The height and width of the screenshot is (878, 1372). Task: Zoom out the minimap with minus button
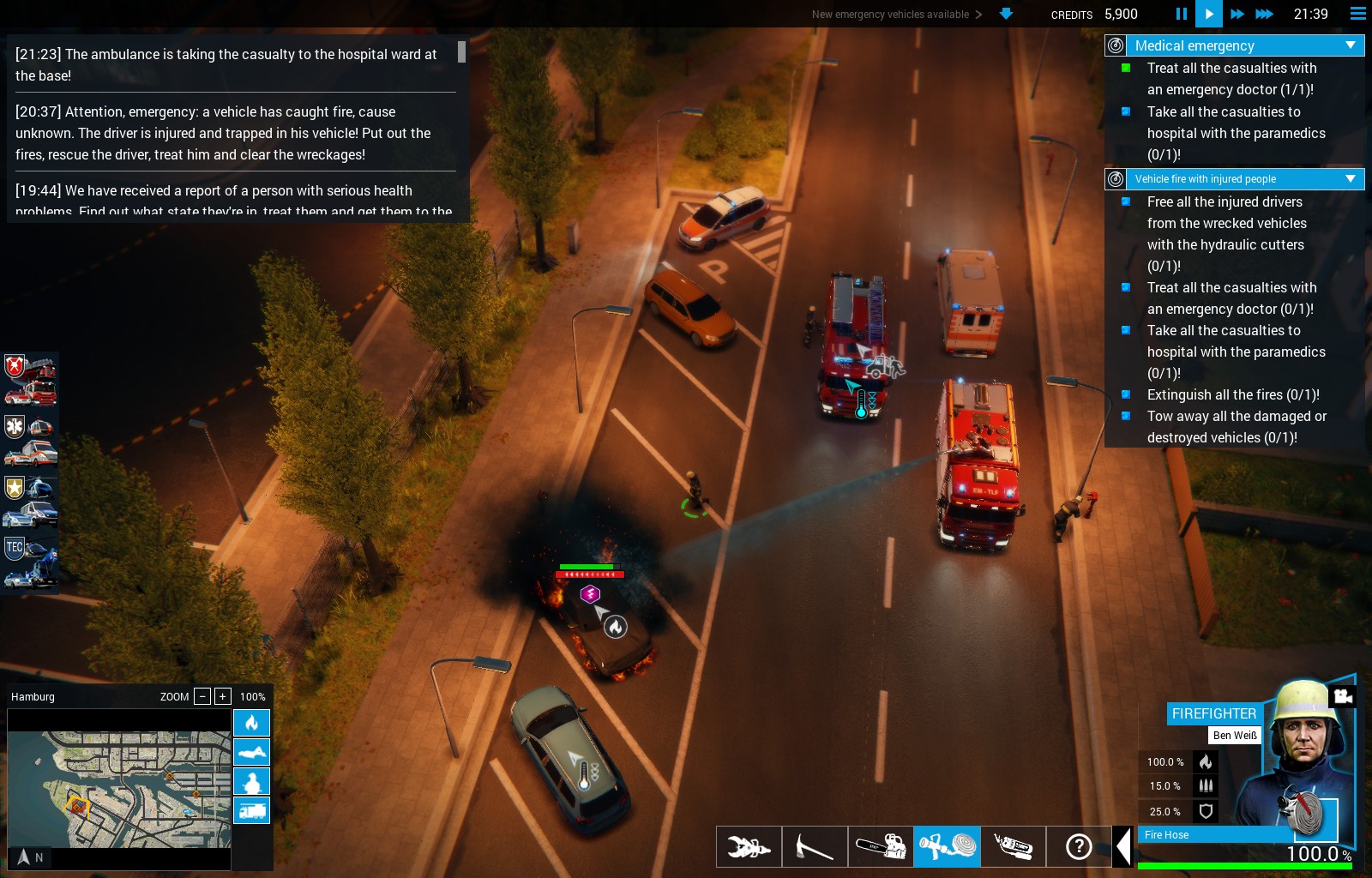[x=202, y=696]
